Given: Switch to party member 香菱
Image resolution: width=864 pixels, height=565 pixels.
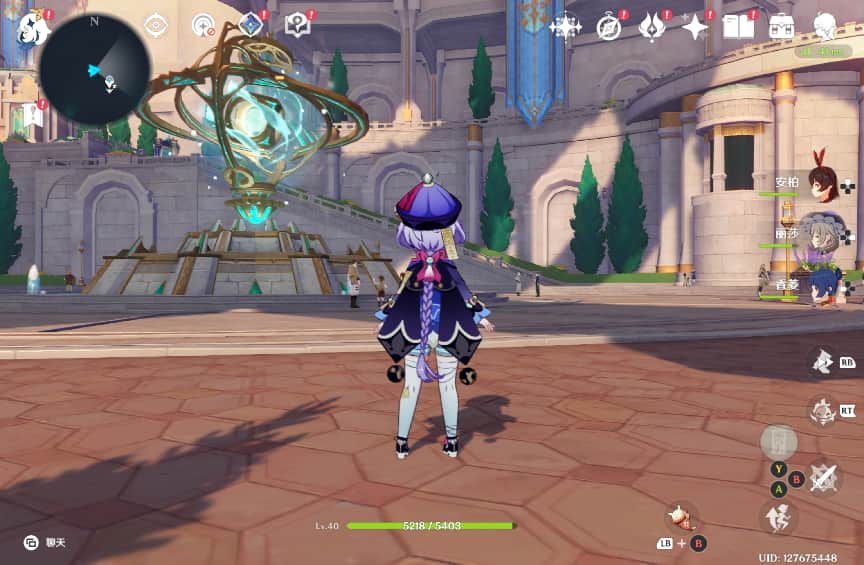Looking at the screenshot, I should [x=821, y=285].
